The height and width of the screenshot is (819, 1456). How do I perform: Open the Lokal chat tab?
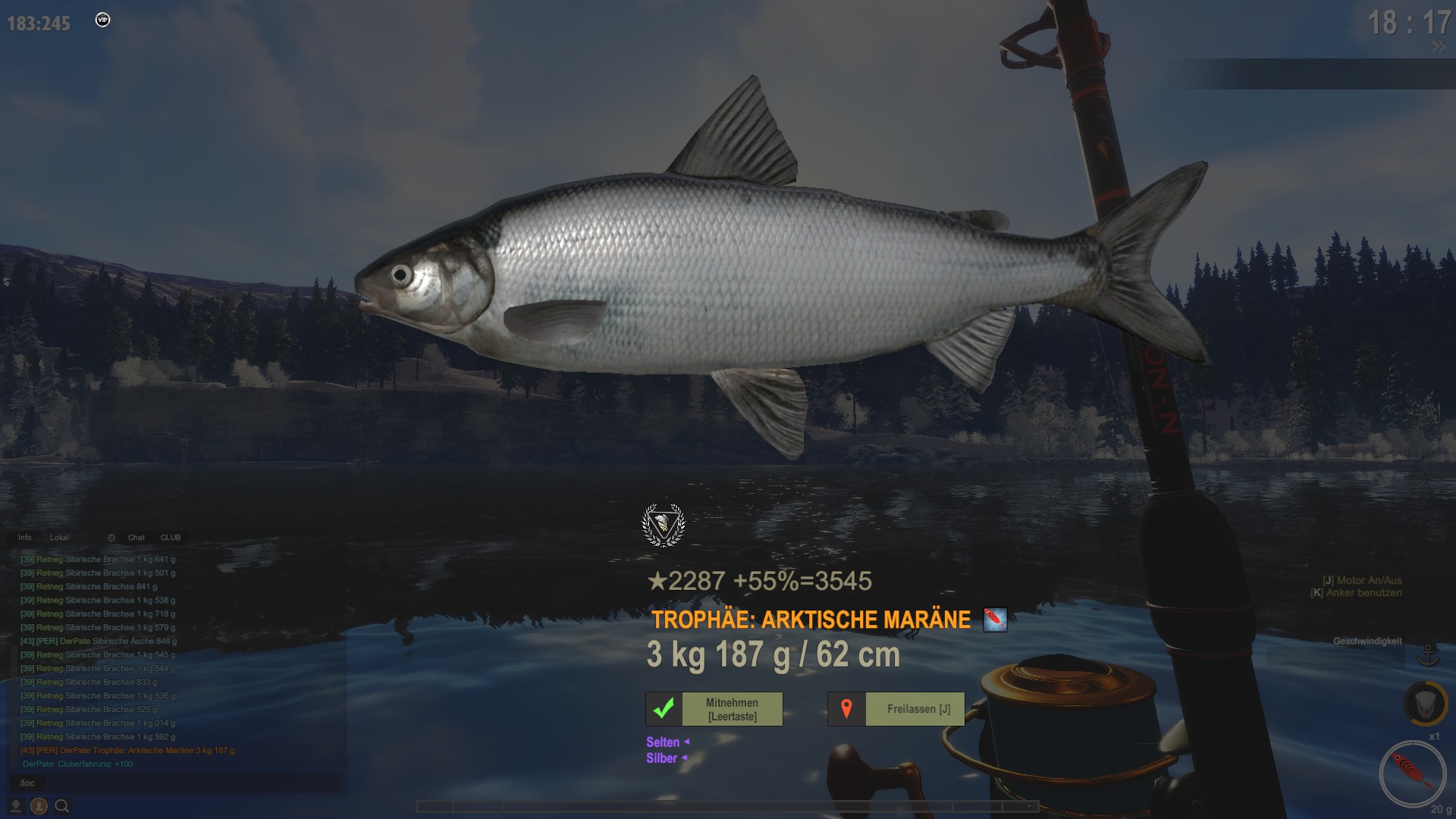59,538
